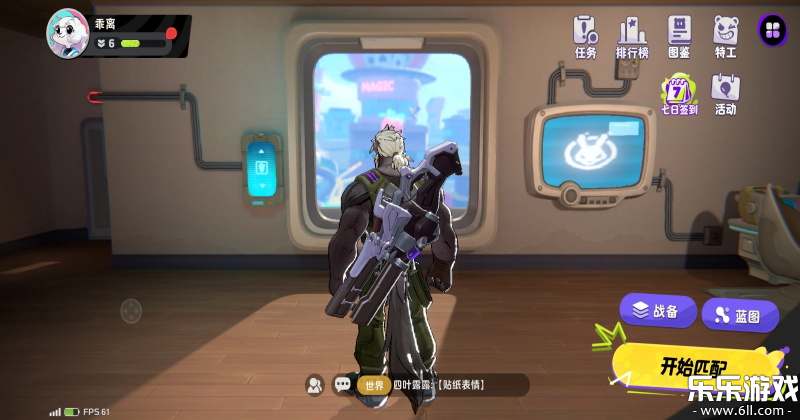Open the friends list icon
The width and height of the screenshot is (800, 420).
click(315, 384)
